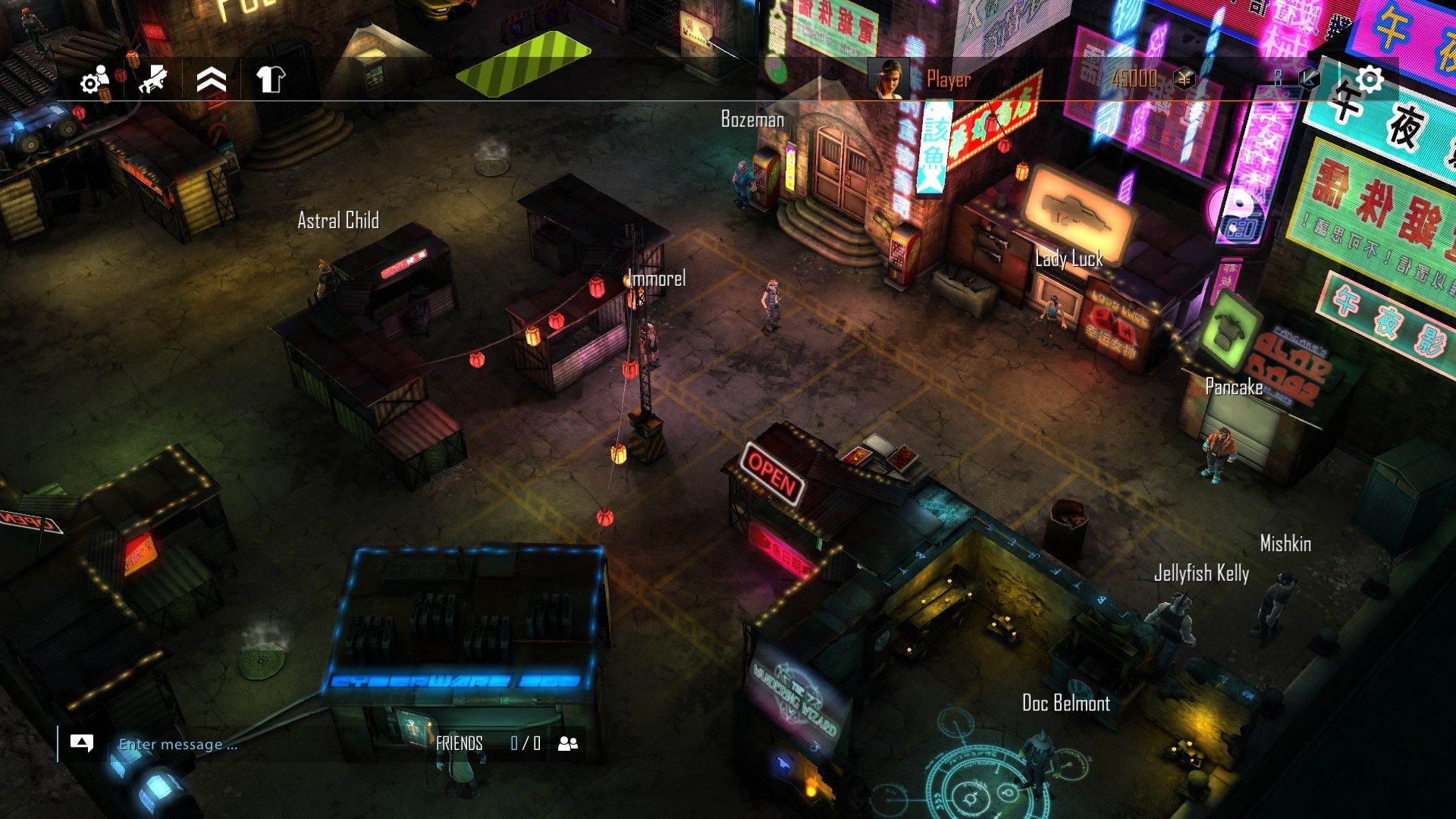1456x819 pixels.
Task: Click the friends icon next to the counter
Action: 569,744
